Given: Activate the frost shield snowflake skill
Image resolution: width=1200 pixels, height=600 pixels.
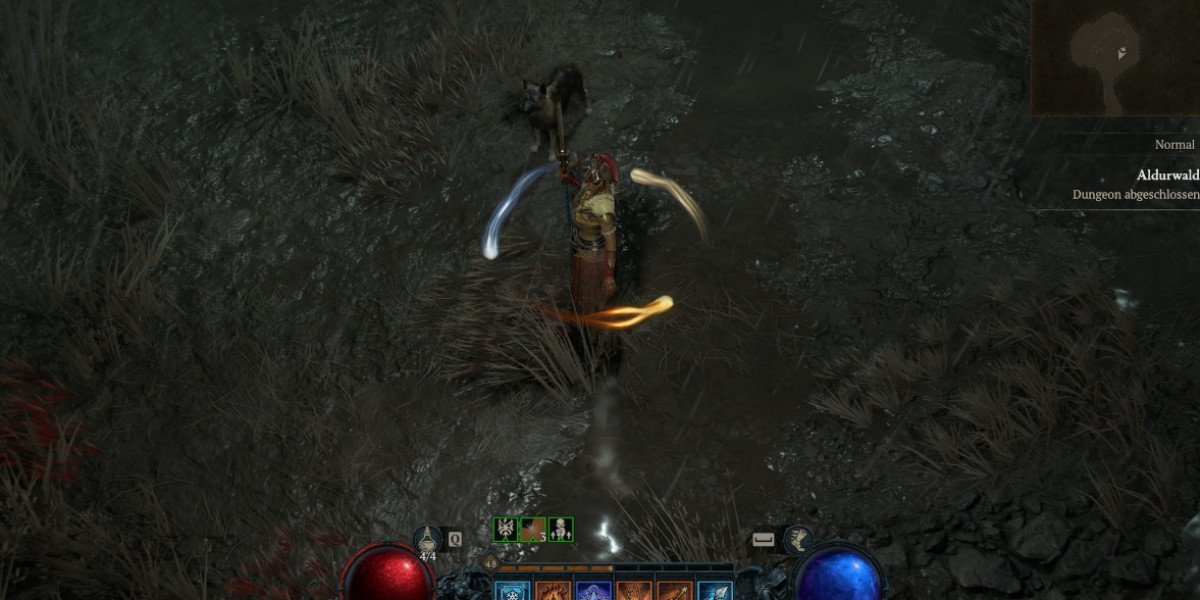Looking at the screenshot, I should tap(511, 590).
